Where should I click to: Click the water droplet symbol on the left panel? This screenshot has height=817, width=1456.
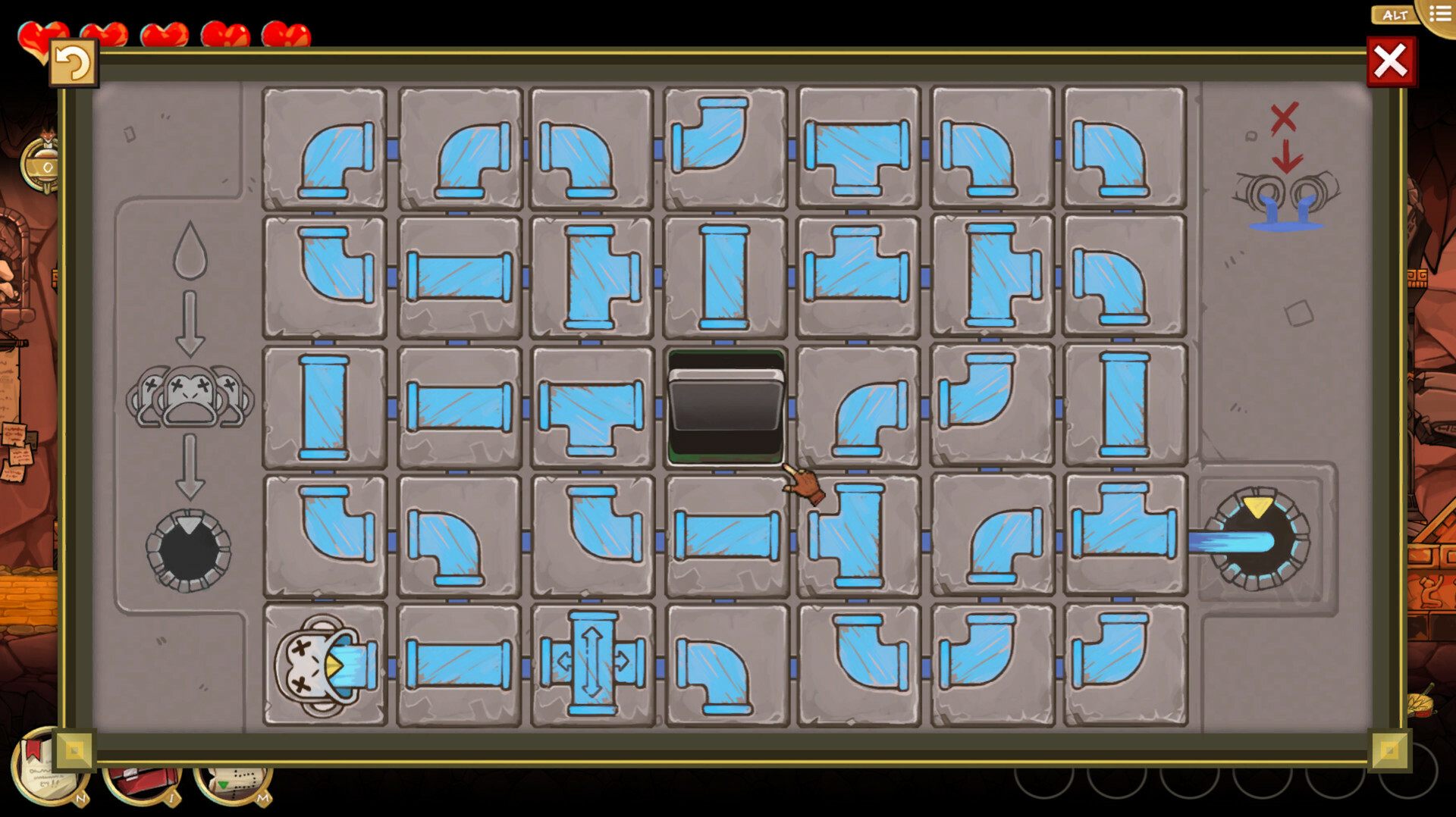189,250
